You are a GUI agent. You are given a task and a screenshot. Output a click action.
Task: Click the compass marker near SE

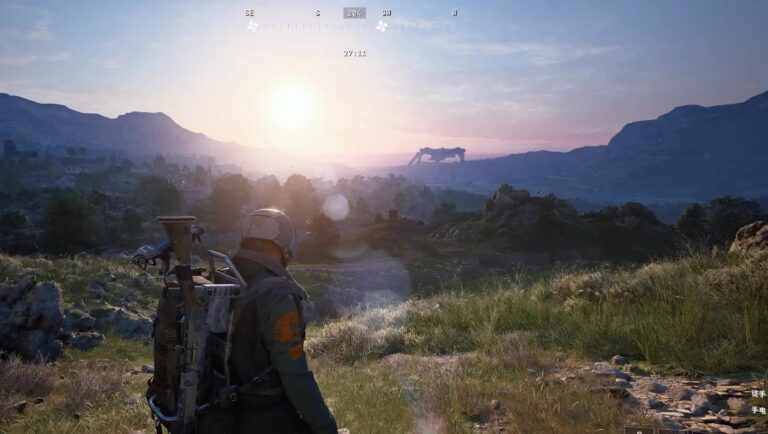[x=252, y=26]
